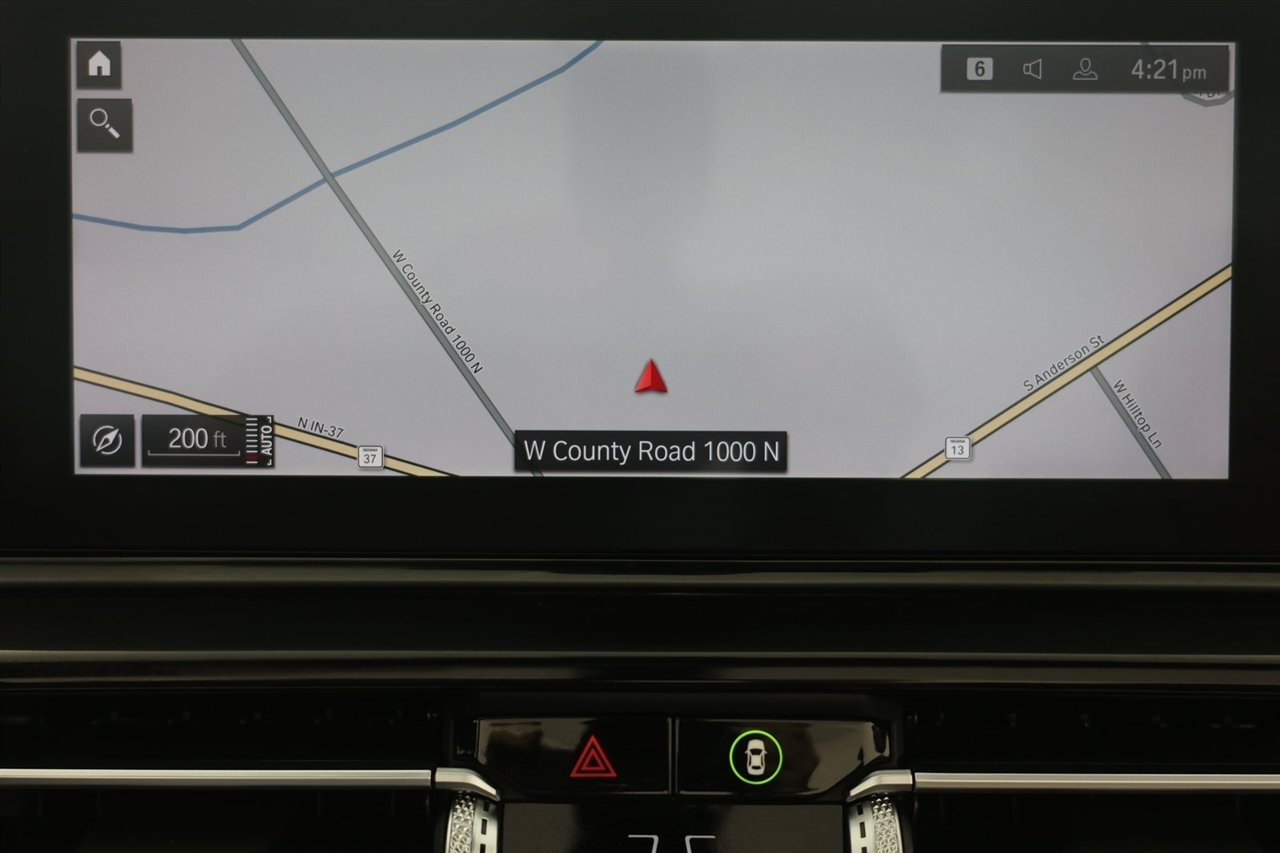Select the W County Road 1000 N label
This screenshot has height=853, width=1280.
(x=651, y=451)
